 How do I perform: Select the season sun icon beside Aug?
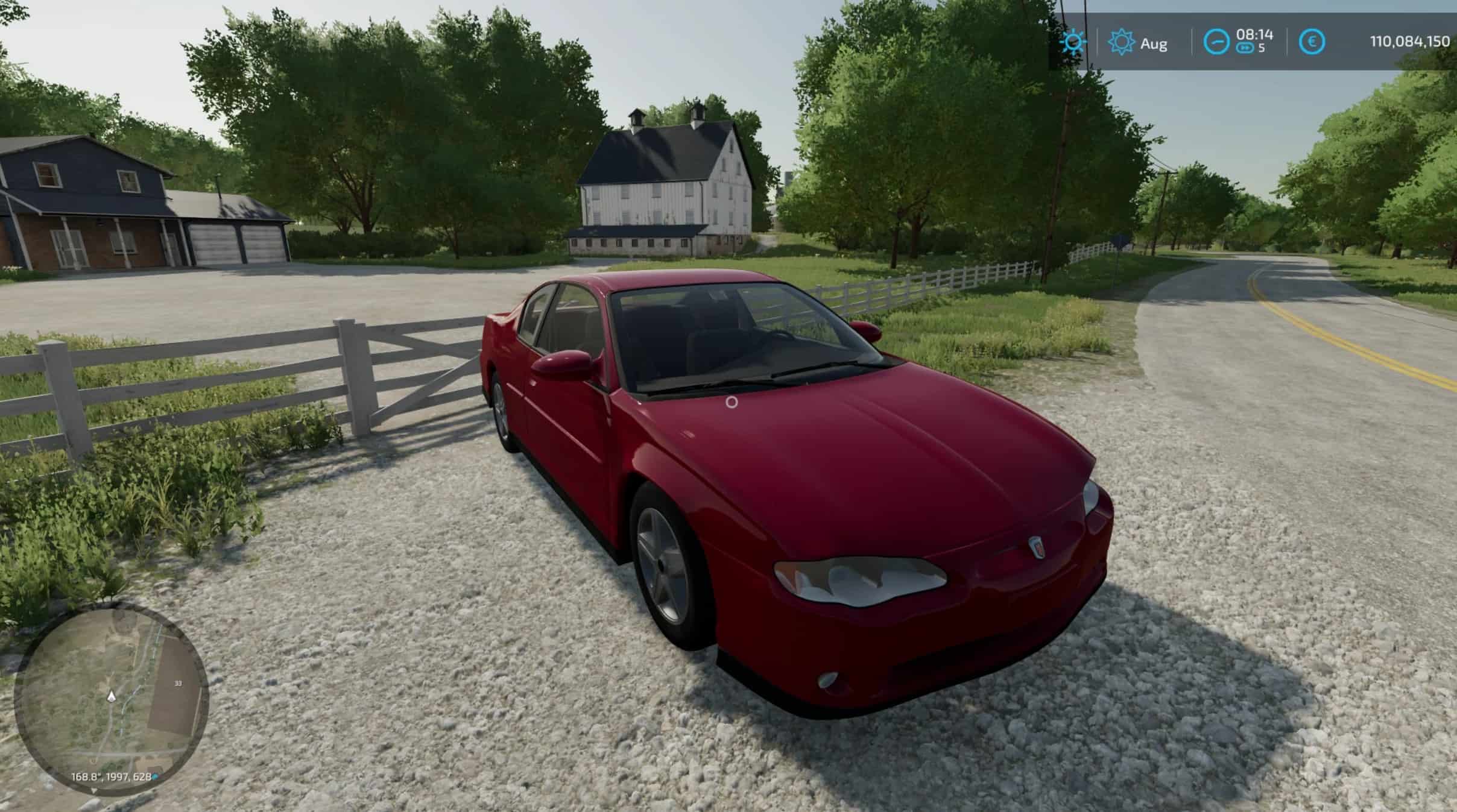point(1121,43)
